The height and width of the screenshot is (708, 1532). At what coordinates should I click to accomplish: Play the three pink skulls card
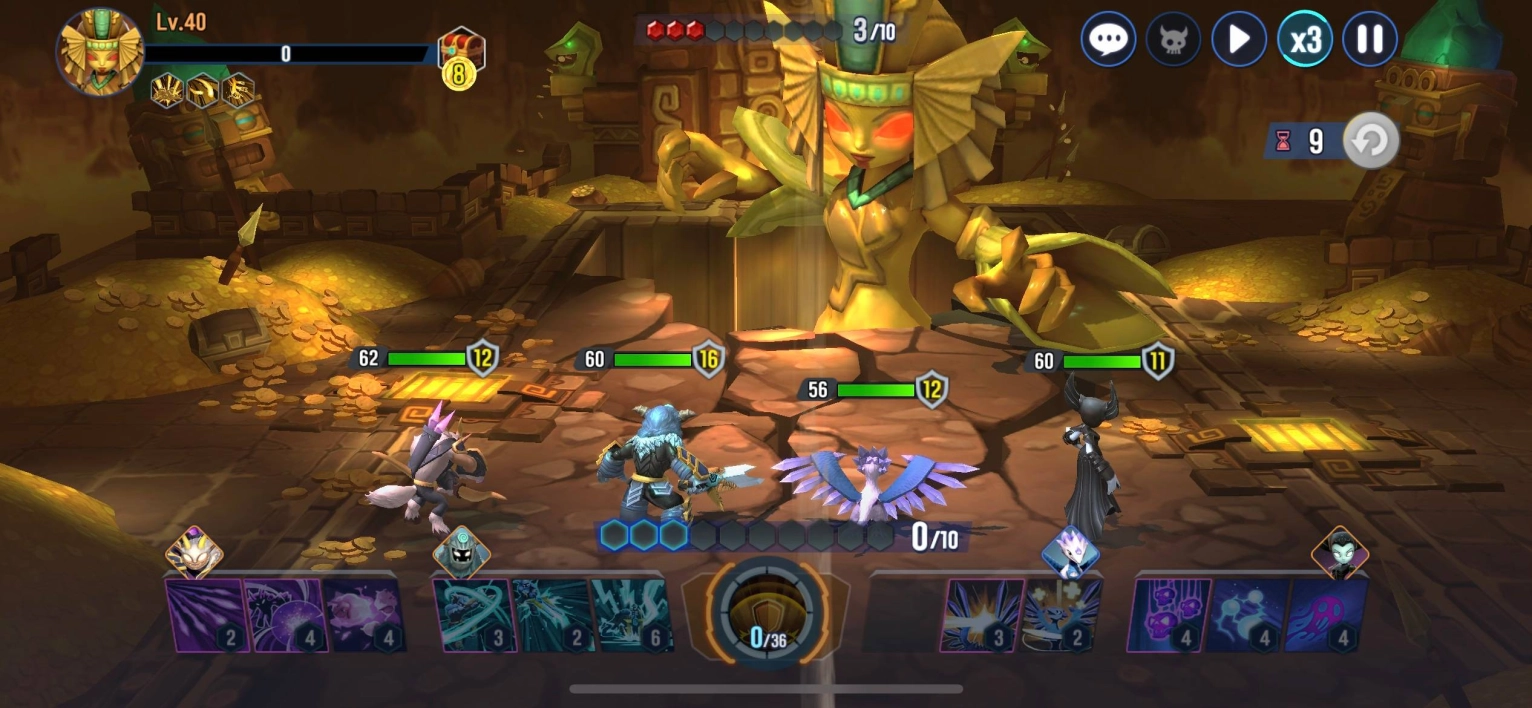point(1168,615)
